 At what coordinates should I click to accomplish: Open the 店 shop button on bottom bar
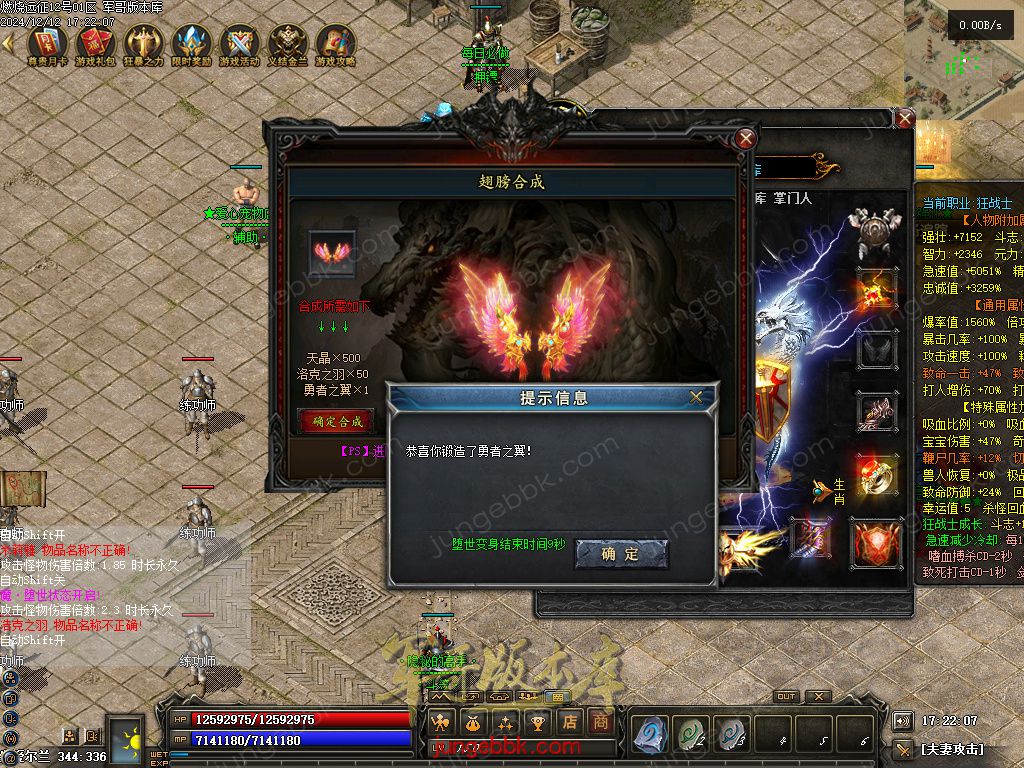pyautogui.click(x=570, y=721)
